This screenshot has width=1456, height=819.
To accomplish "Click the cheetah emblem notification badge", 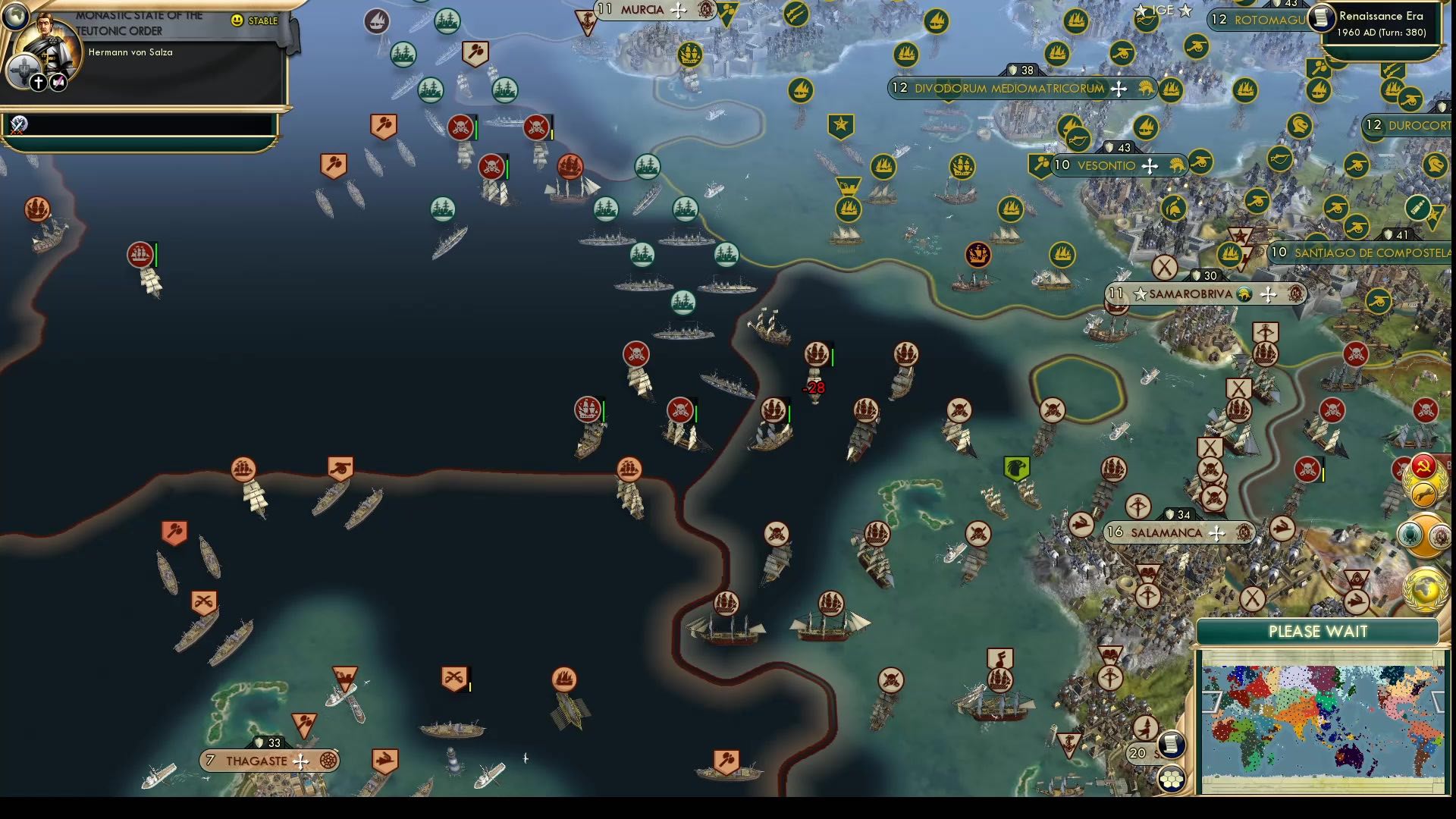I will [x=1423, y=493].
